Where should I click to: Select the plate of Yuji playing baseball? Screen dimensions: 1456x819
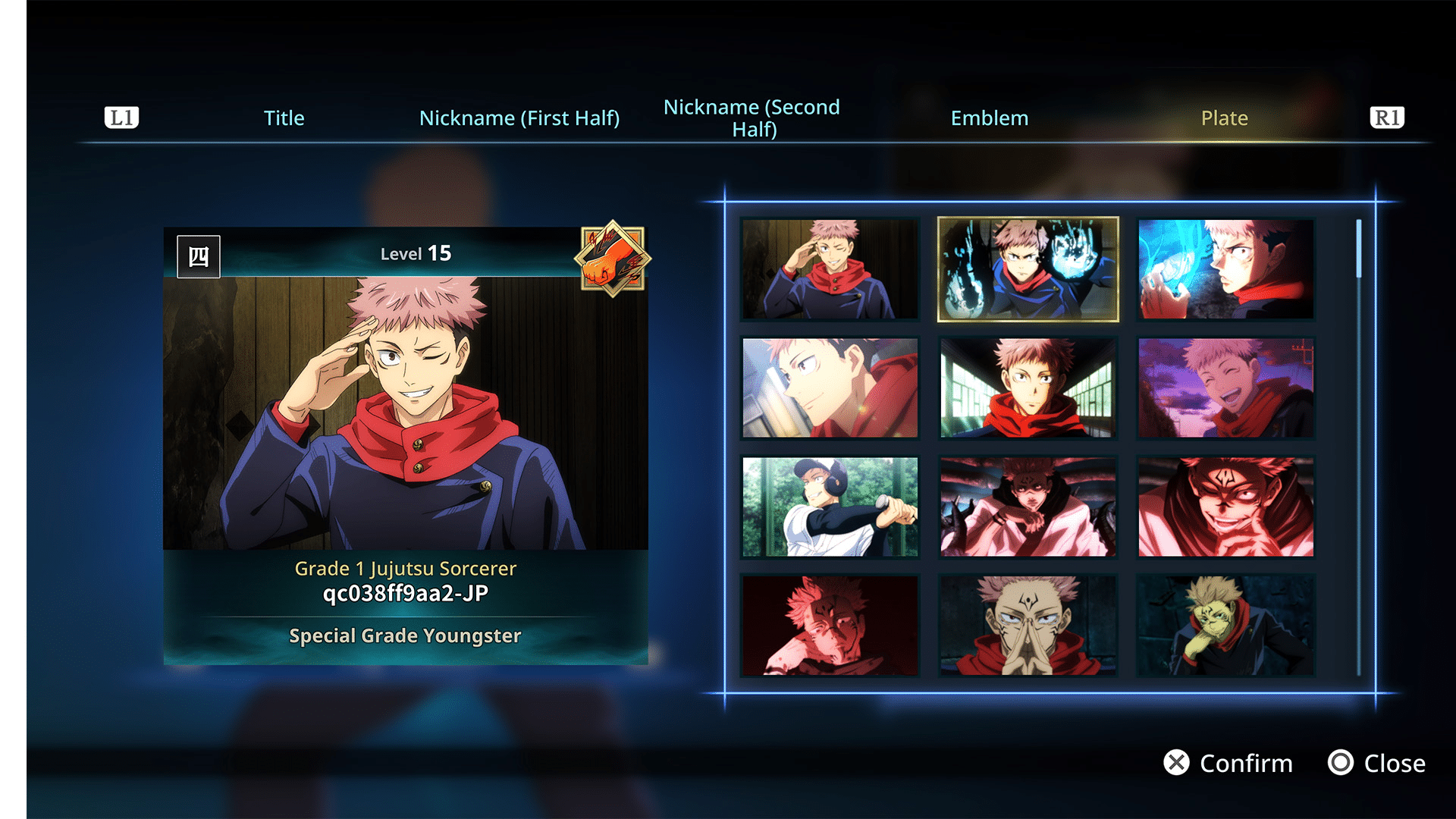(829, 506)
